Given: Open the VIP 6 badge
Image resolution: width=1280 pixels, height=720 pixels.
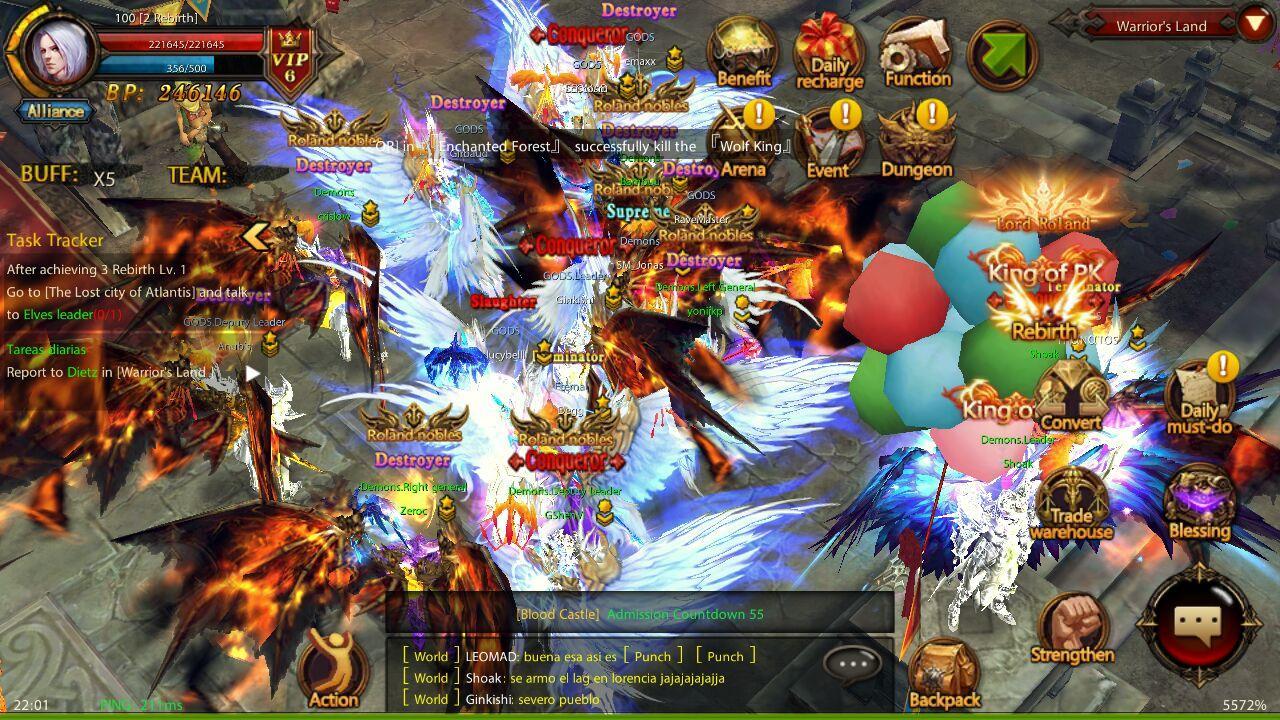Looking at the screenshot, I should click(290, 60).
